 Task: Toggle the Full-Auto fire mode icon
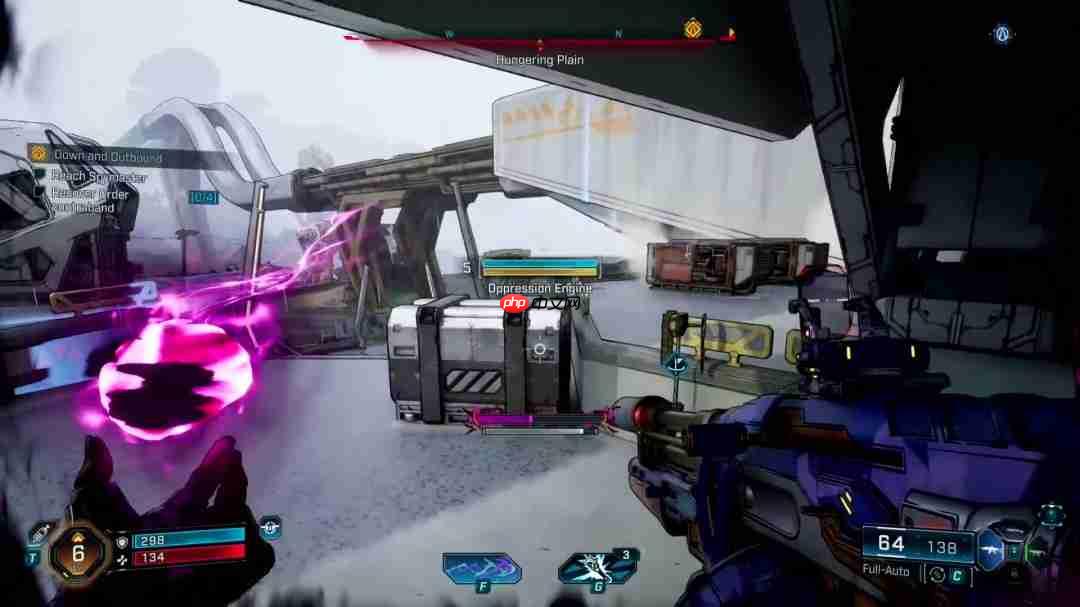click(937, 574)
